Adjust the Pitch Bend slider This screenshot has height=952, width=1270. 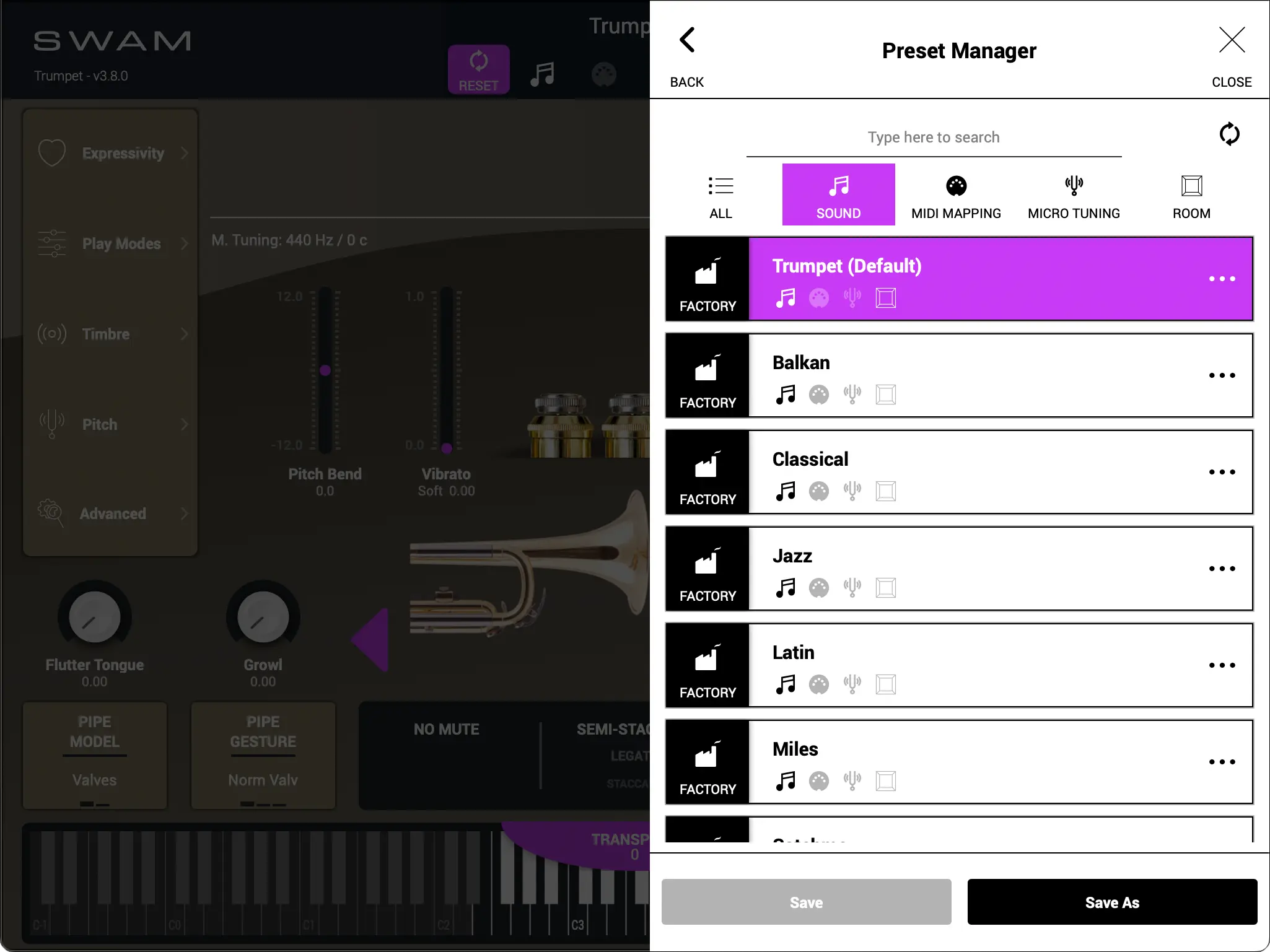[x=325, y=370]
